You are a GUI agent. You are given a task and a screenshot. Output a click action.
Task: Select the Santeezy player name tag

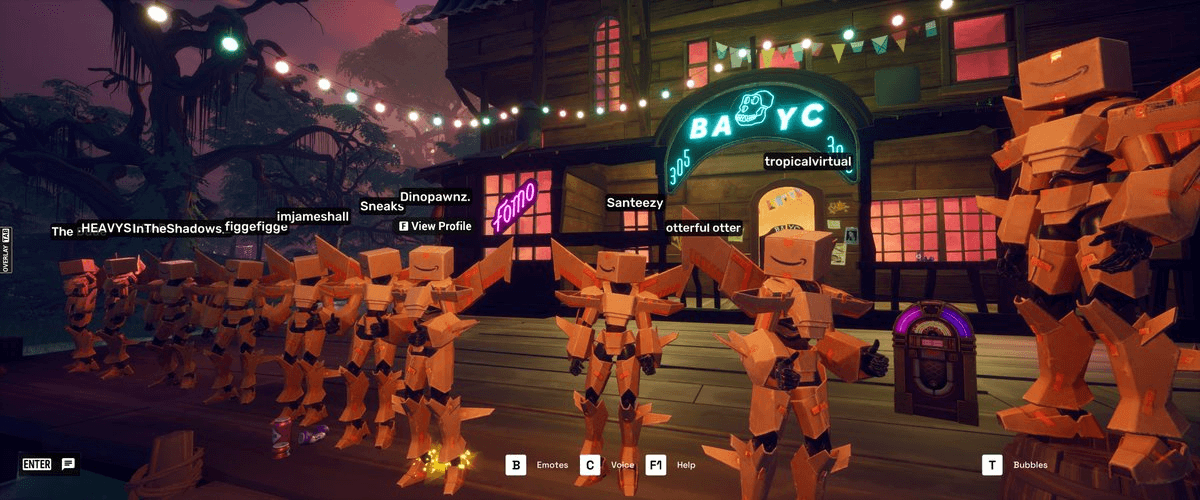(634, 203)
